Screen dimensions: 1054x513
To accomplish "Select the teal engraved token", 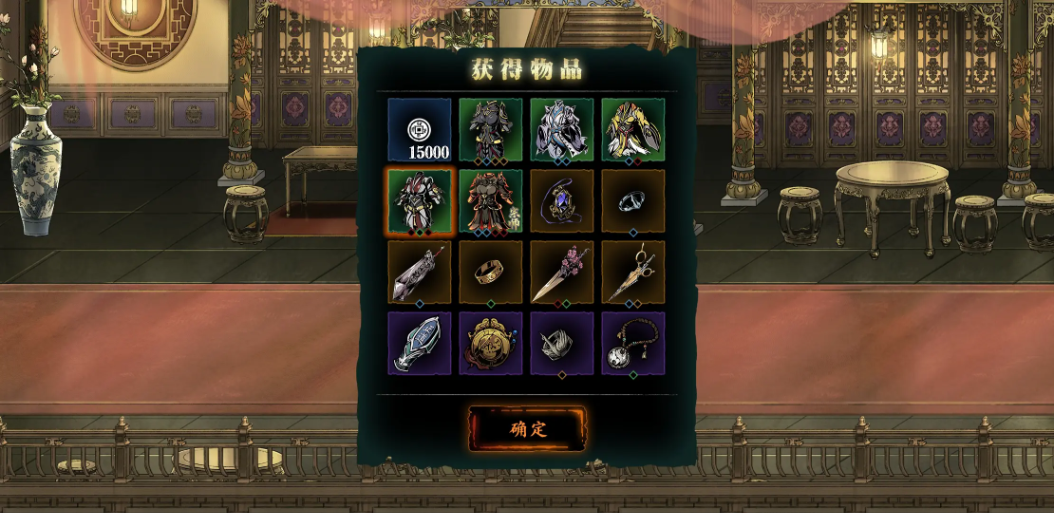I will (419, 343).
